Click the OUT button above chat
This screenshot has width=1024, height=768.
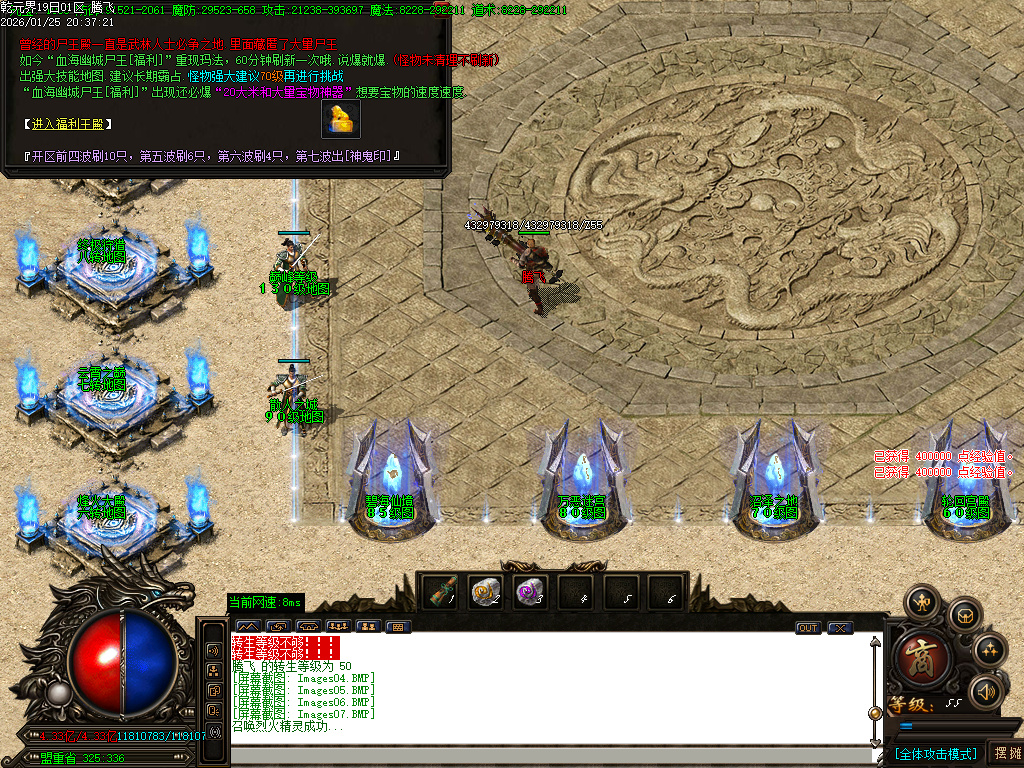click(808, 628)
